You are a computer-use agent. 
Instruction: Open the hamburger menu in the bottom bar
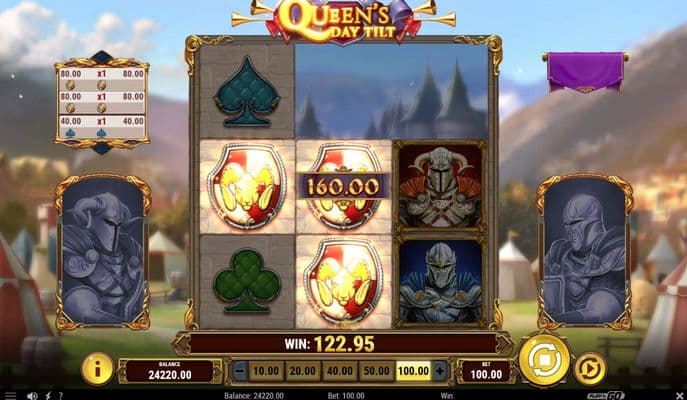[9, 395]
